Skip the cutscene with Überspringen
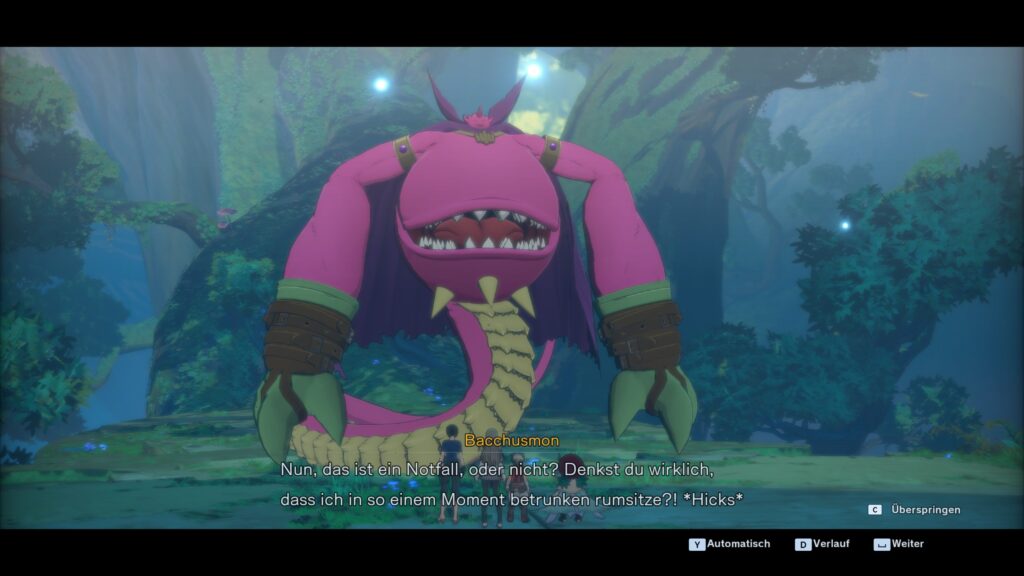This screenshot has height=576, width=1024. 915,510
